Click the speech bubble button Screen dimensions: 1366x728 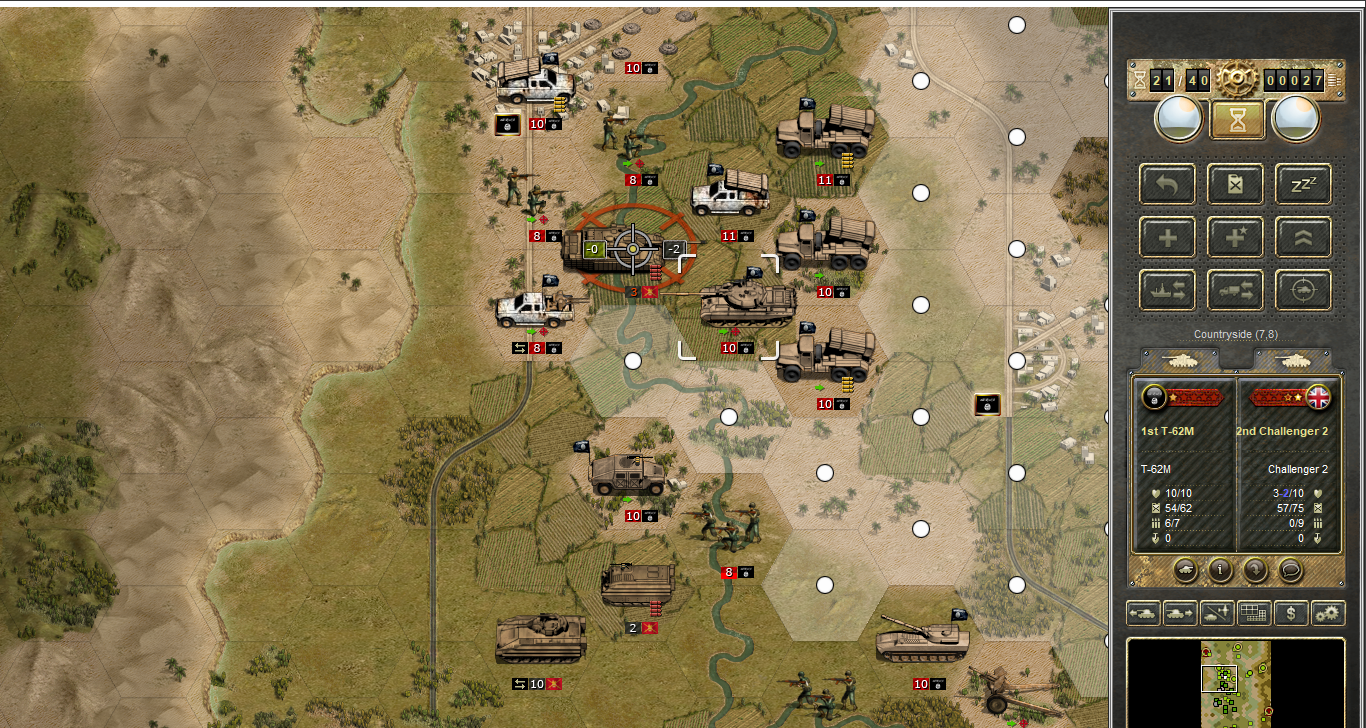tap(1291, 569)
